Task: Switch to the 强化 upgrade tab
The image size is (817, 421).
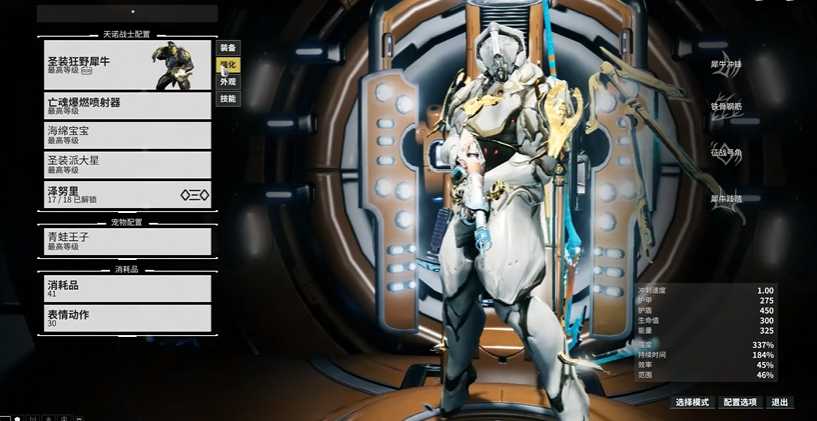Action: click(228, 65)
